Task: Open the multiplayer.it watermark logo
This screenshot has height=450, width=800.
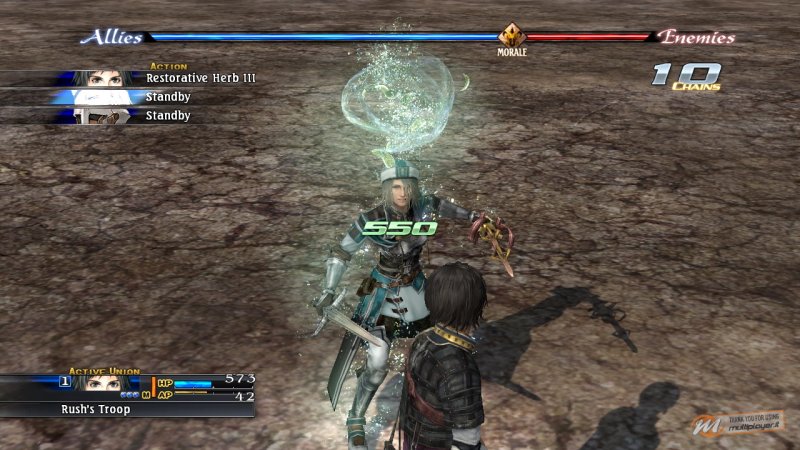Action: pyautogui.click(x=738, y=425)
